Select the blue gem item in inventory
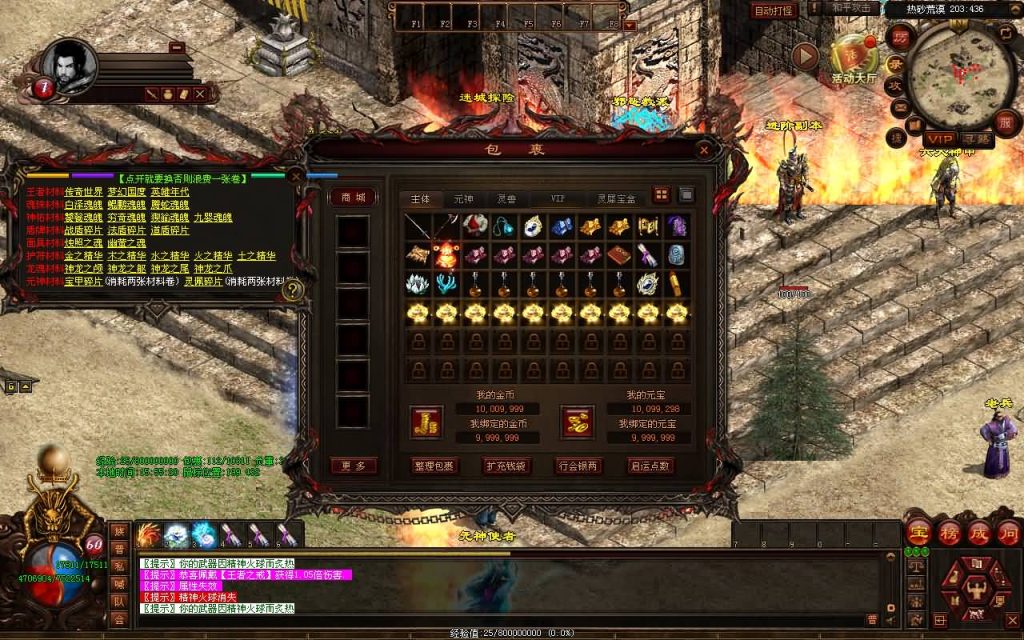Screen dimensions: 1024x640 (562, 227)
